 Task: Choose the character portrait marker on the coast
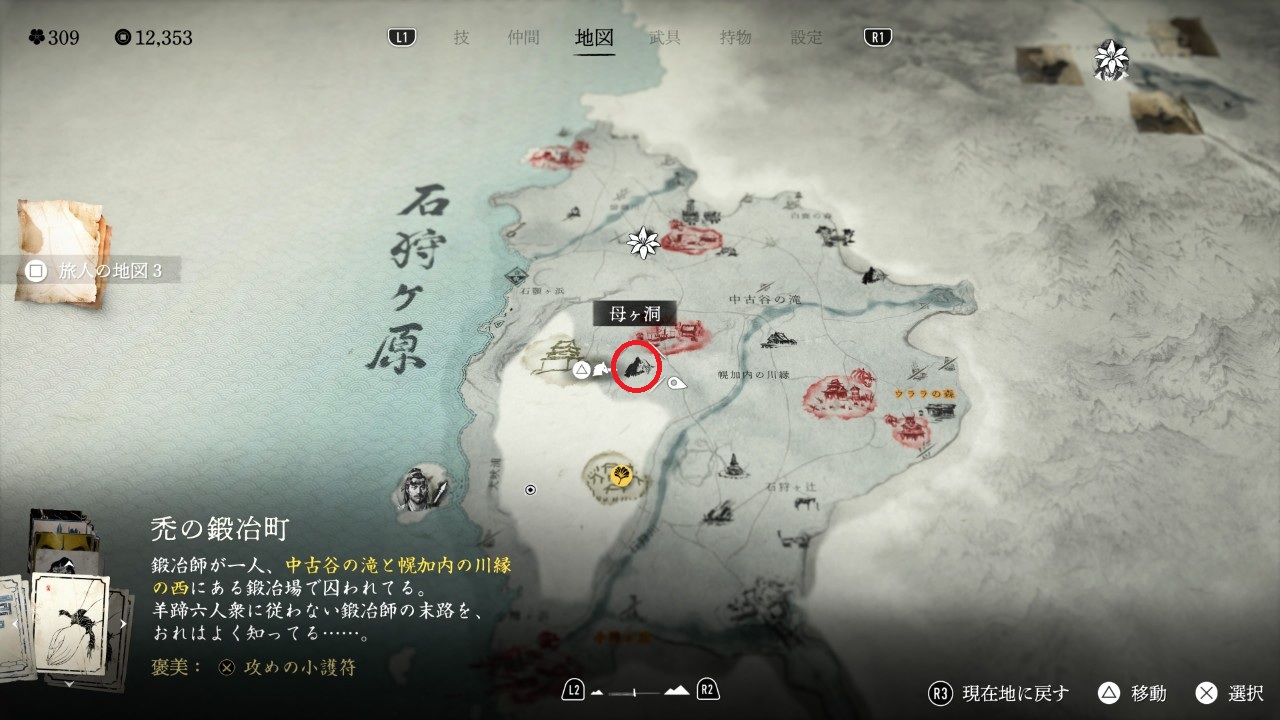[x=412, y=488]
